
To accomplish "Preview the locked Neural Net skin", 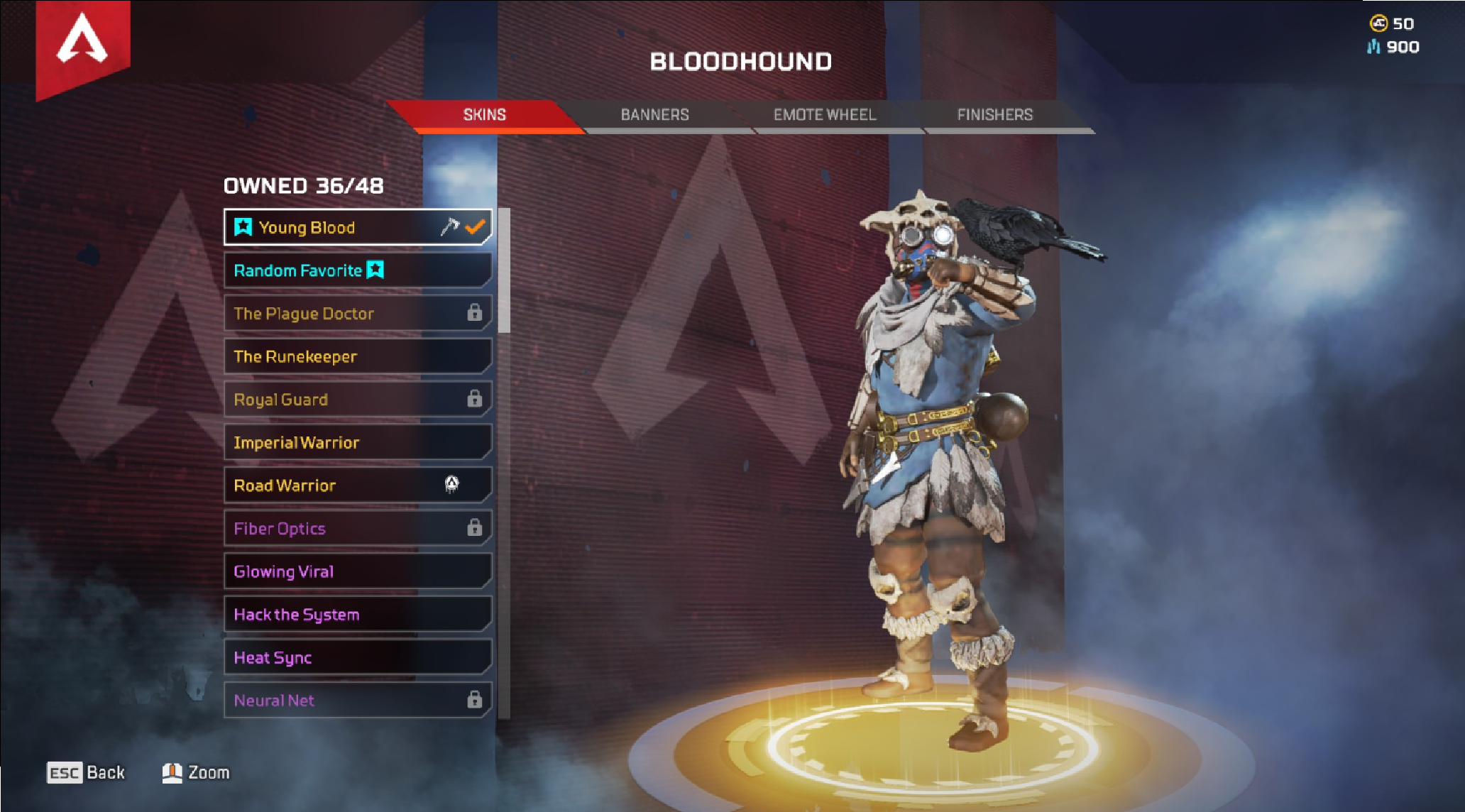I will point(358,701).
